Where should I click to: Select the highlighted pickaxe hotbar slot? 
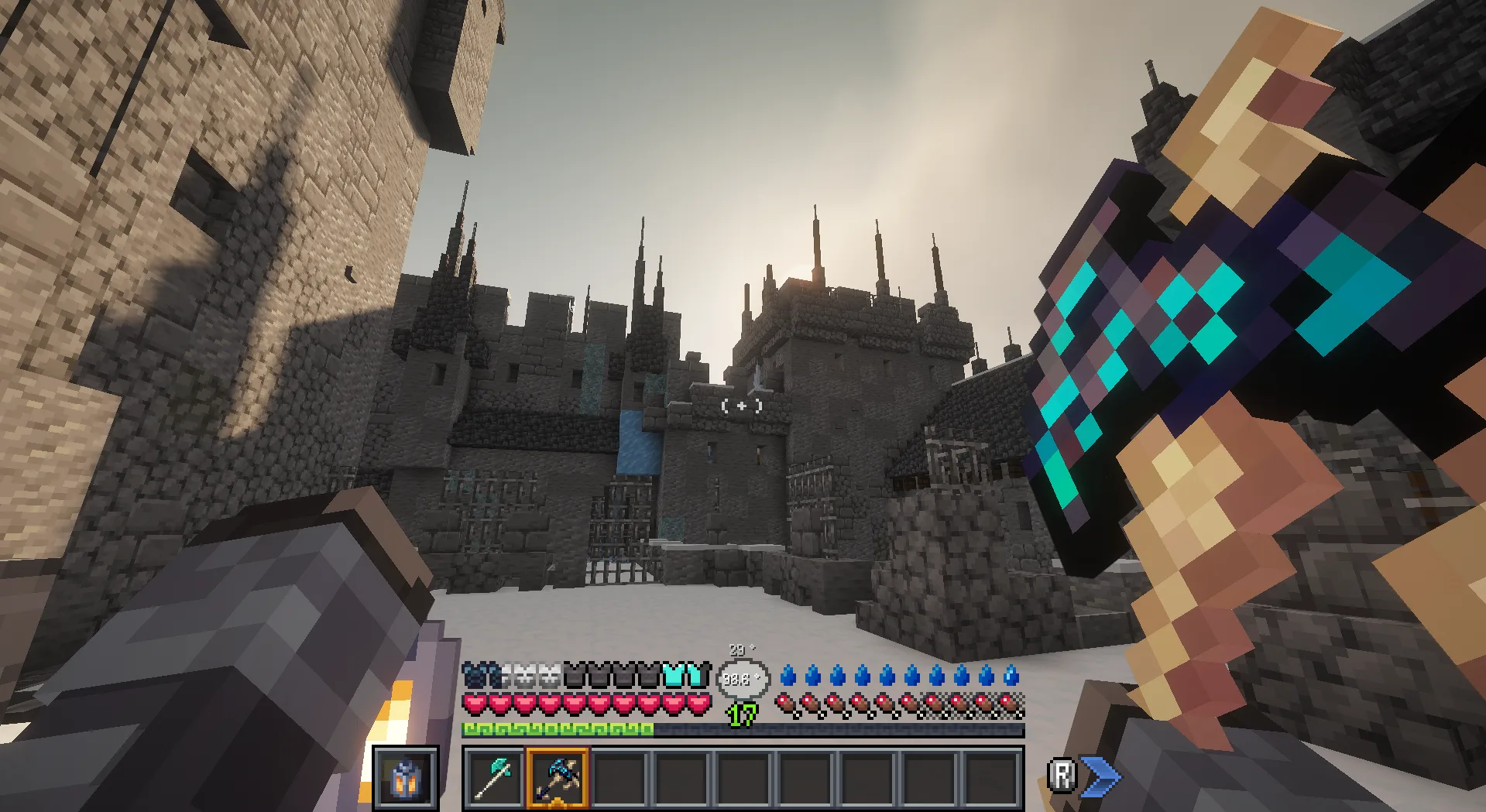557,777
